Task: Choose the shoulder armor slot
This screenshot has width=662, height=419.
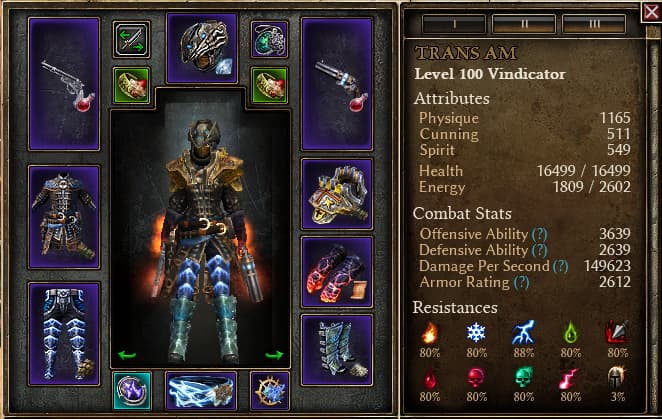Action: [x=336, y=194]
